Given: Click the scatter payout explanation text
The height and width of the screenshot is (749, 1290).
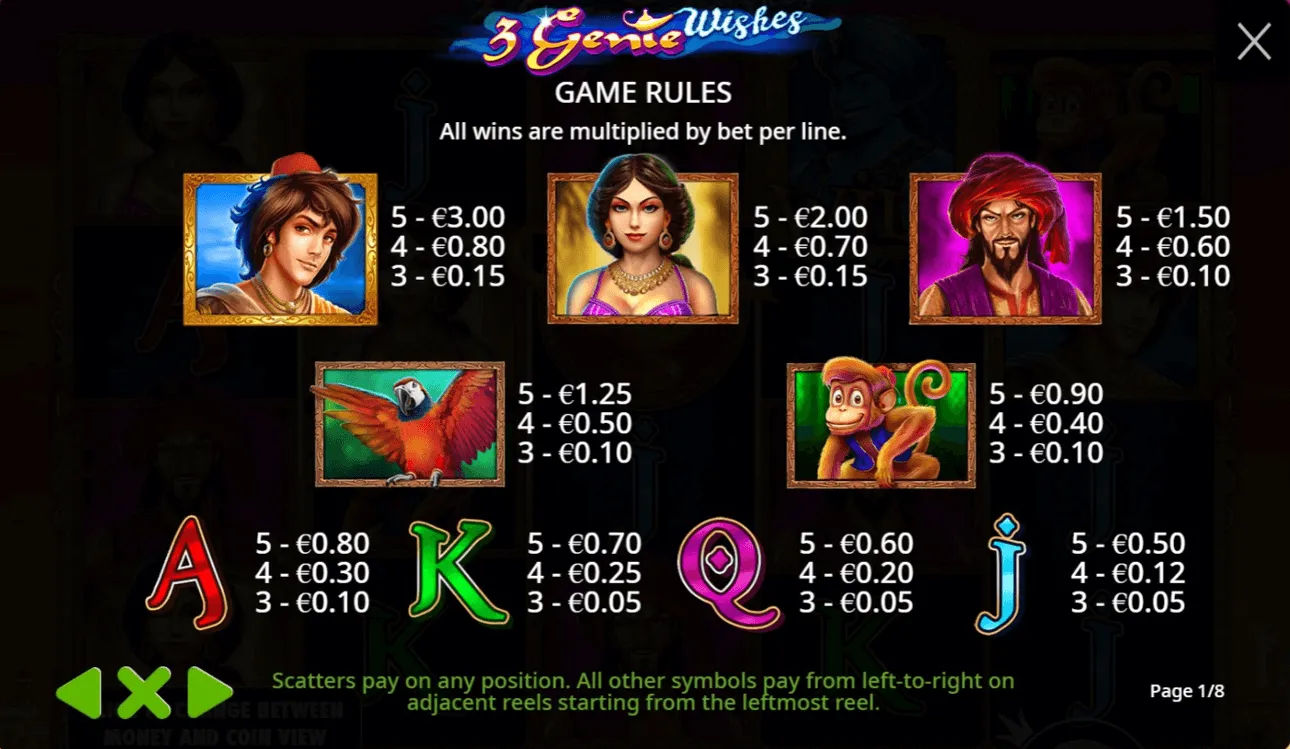Looking at the screenshot, I should coord(645,691).
